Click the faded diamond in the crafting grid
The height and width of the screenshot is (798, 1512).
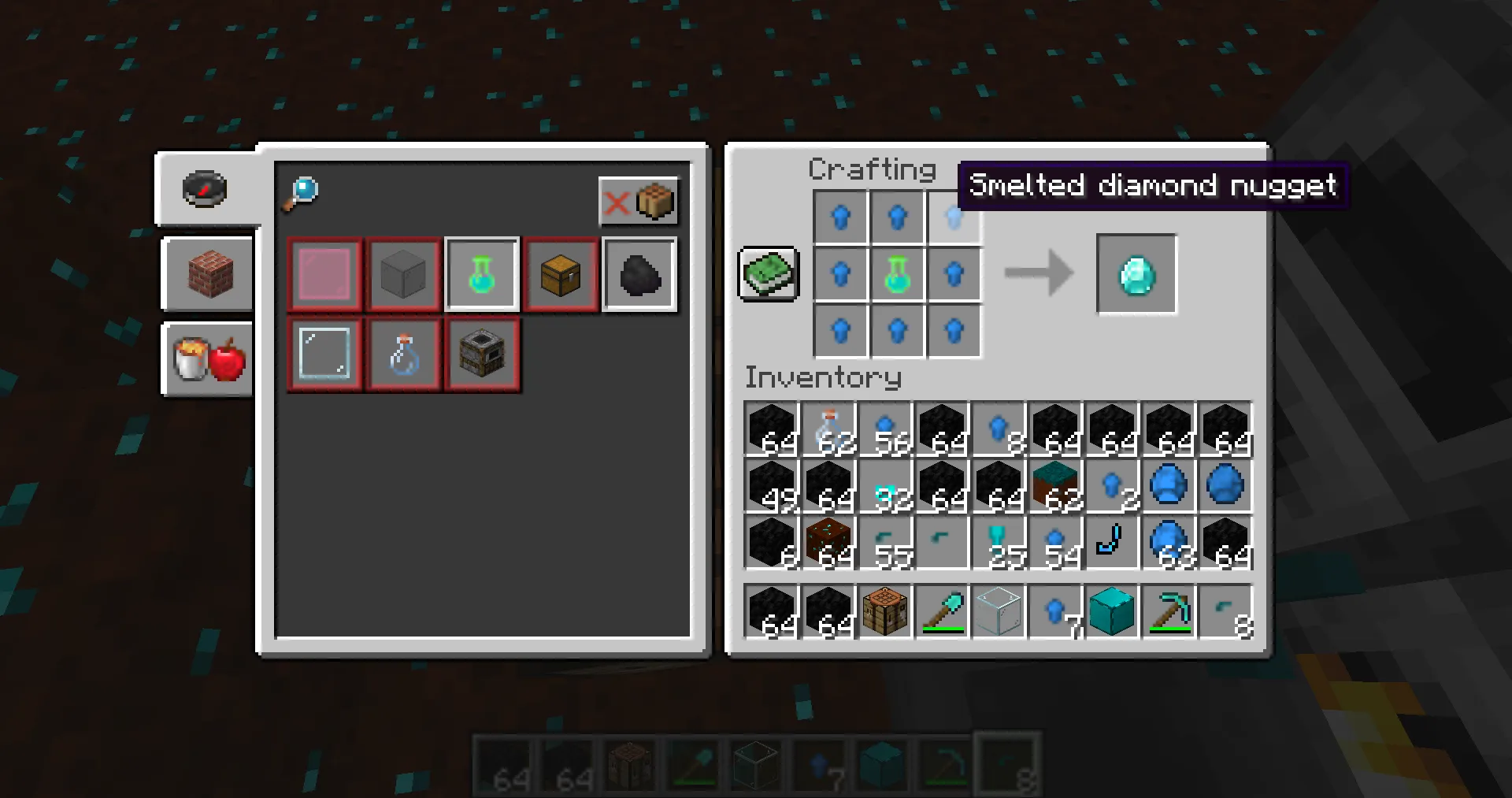point(954,217)
